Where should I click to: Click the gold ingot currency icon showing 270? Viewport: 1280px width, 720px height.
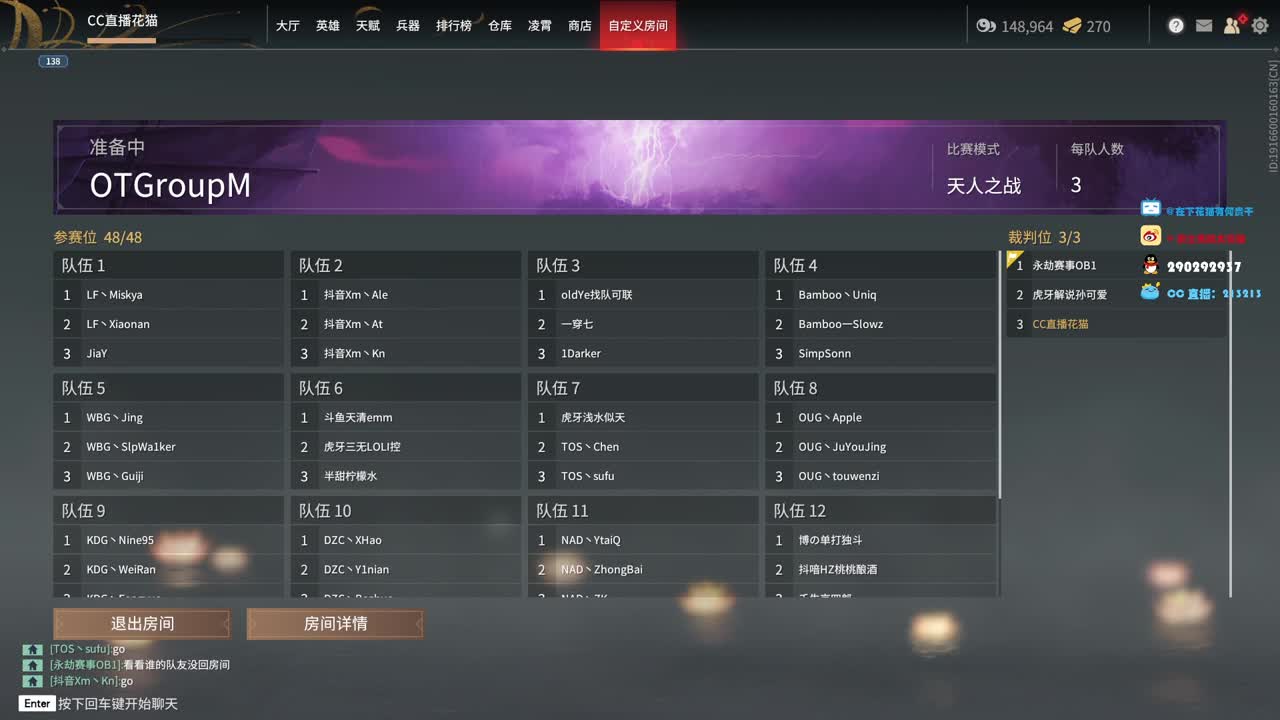(1072, 27)
